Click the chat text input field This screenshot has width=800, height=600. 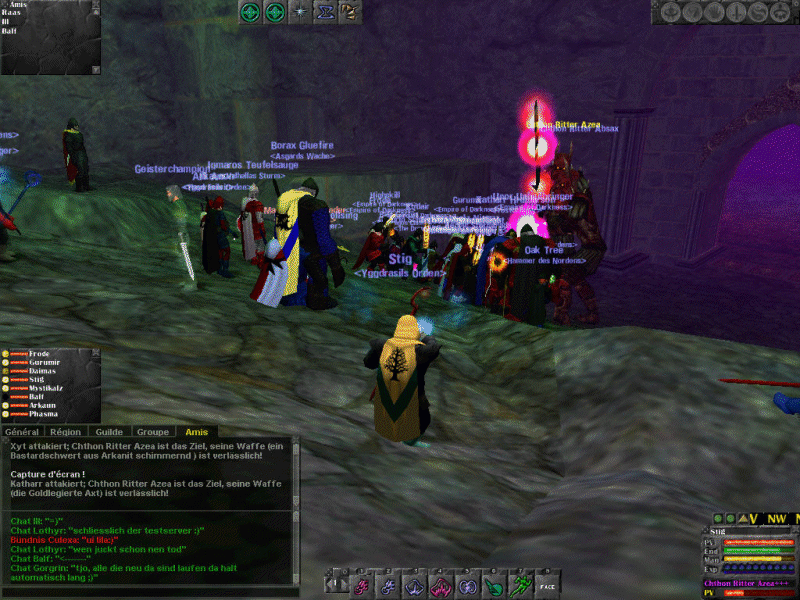pyautogui.click(x=148, y=590)
